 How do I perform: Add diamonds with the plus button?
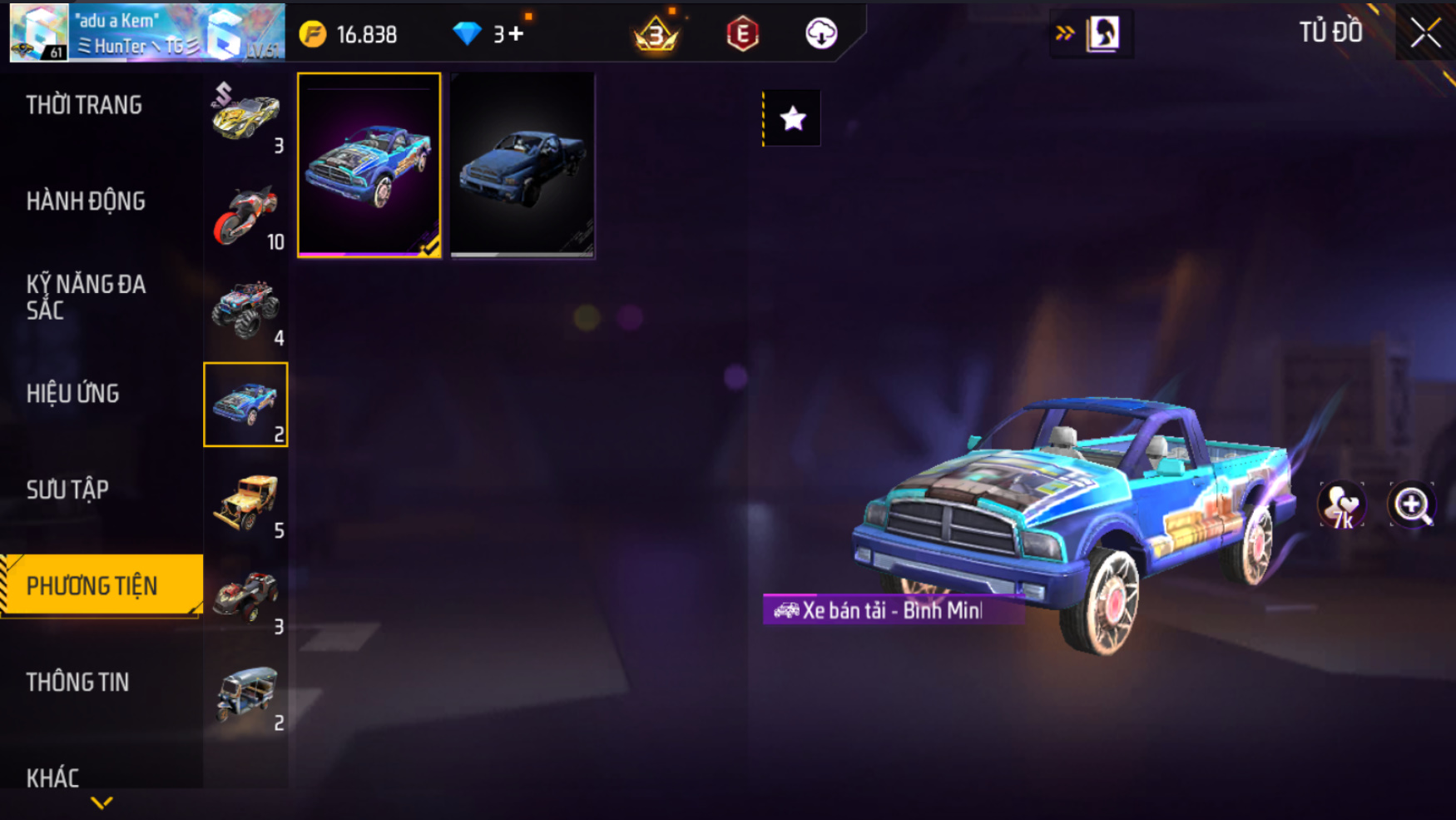(x=516, y=34)
